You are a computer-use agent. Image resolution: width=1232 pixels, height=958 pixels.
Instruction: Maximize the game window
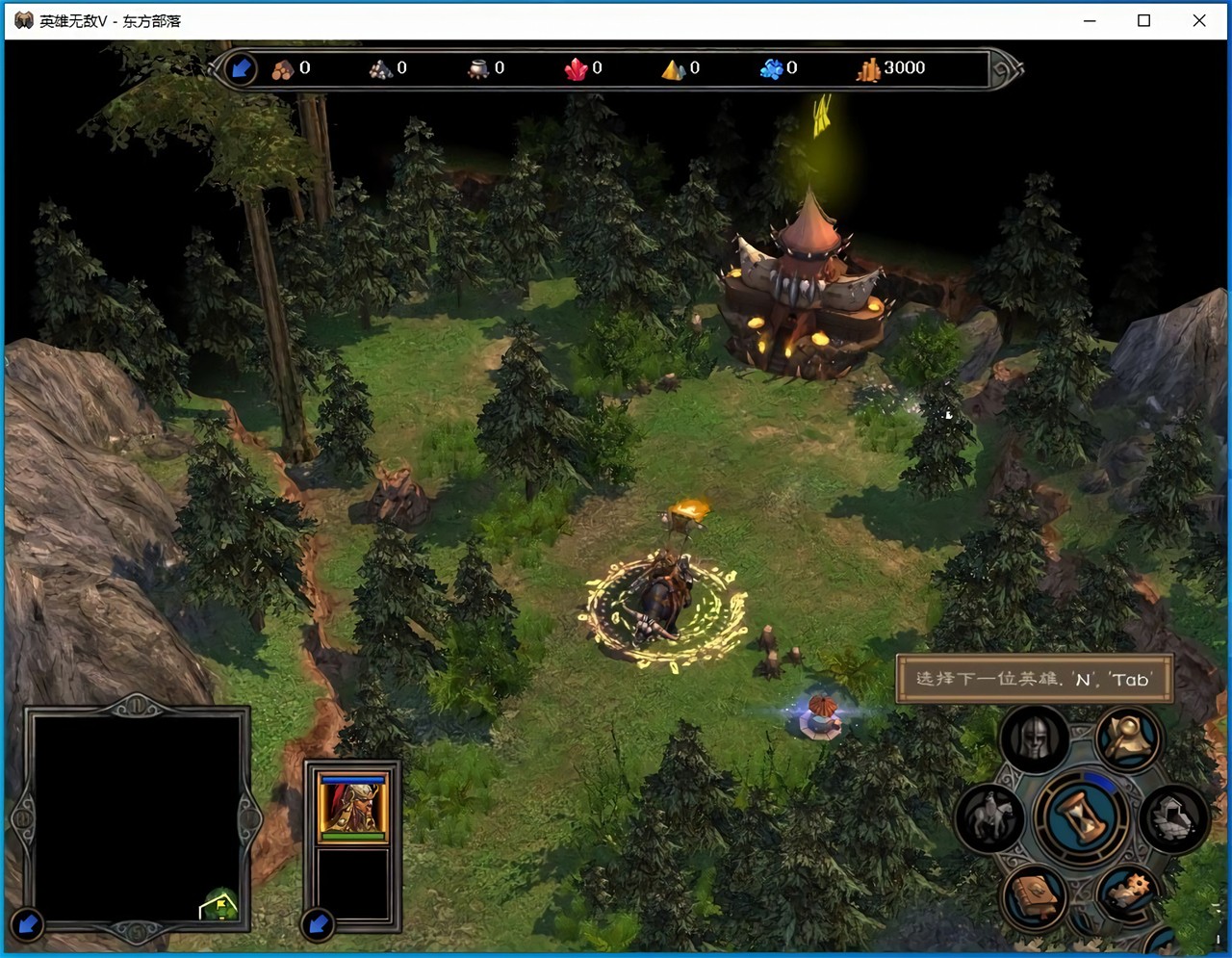pyautogui.click(x=1143, y=20)
